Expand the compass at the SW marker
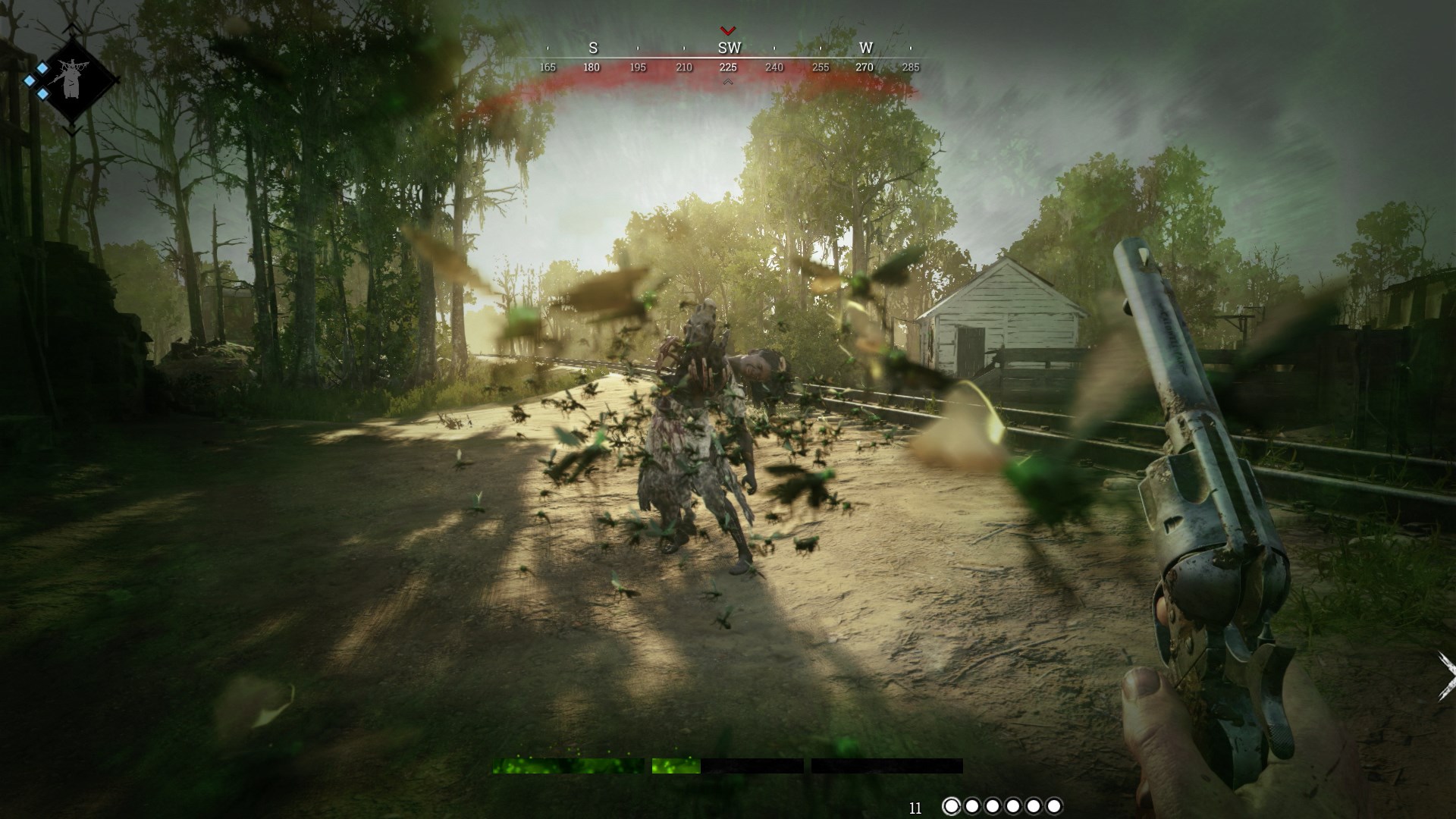This screenshot has width=1456, height=819. (729, 47)
